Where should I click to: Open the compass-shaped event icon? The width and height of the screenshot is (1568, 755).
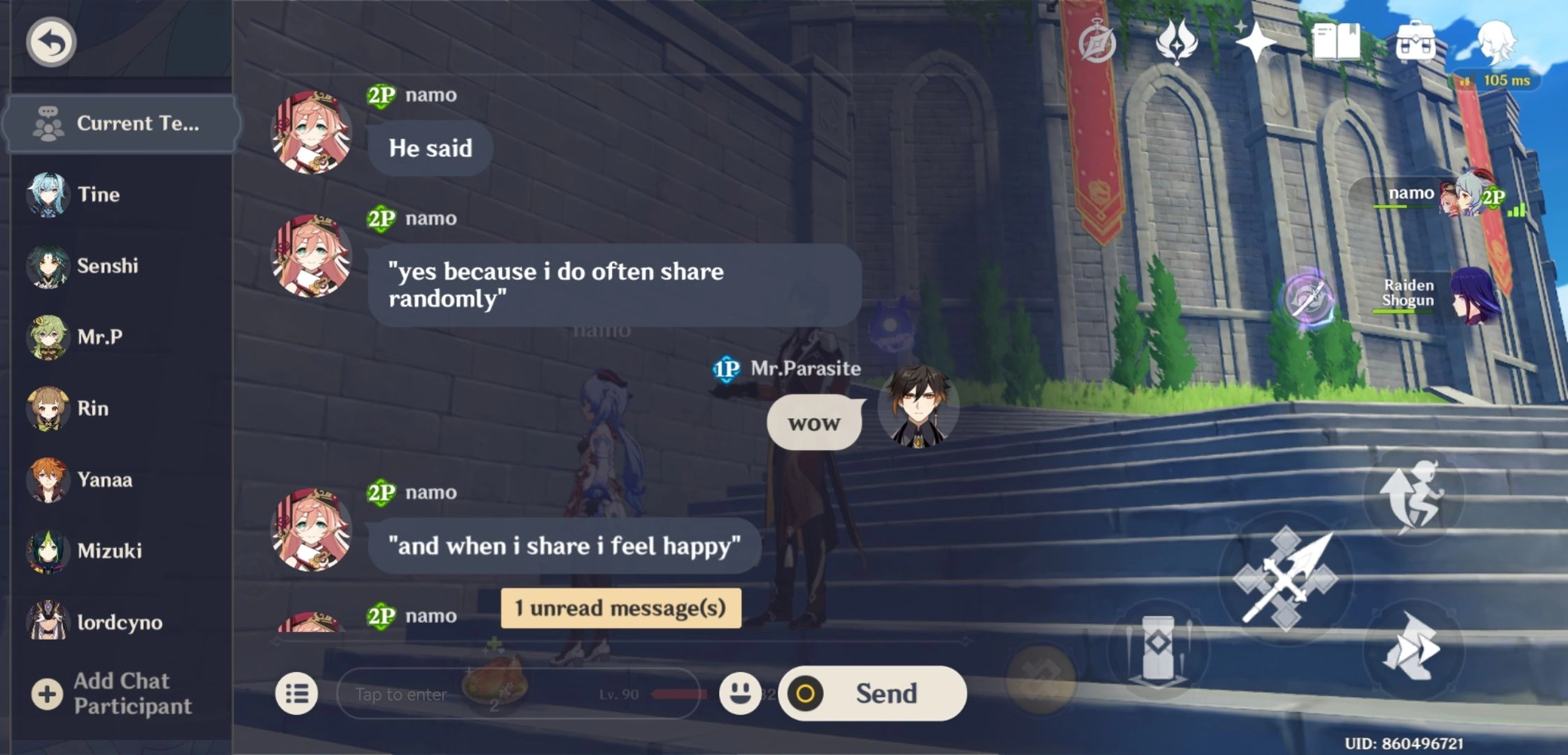1098,43
